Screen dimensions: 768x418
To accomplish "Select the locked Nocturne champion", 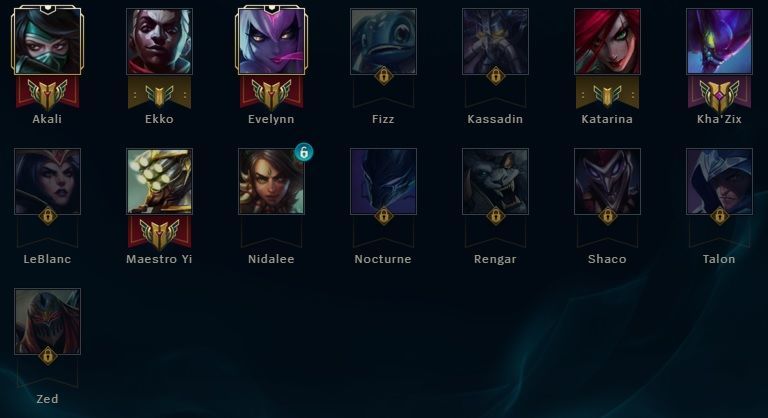I will (383, 182).
